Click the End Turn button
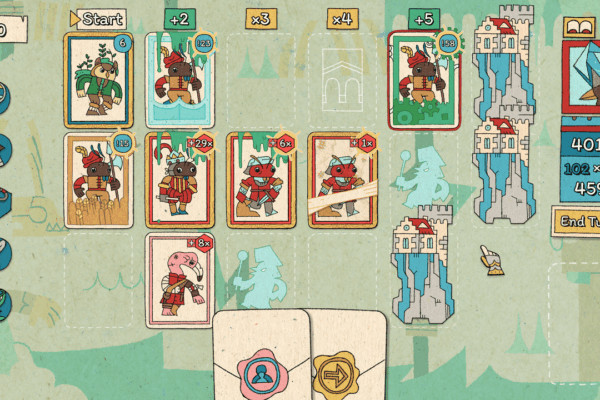600x400 pixels. (x=577, y=221)
